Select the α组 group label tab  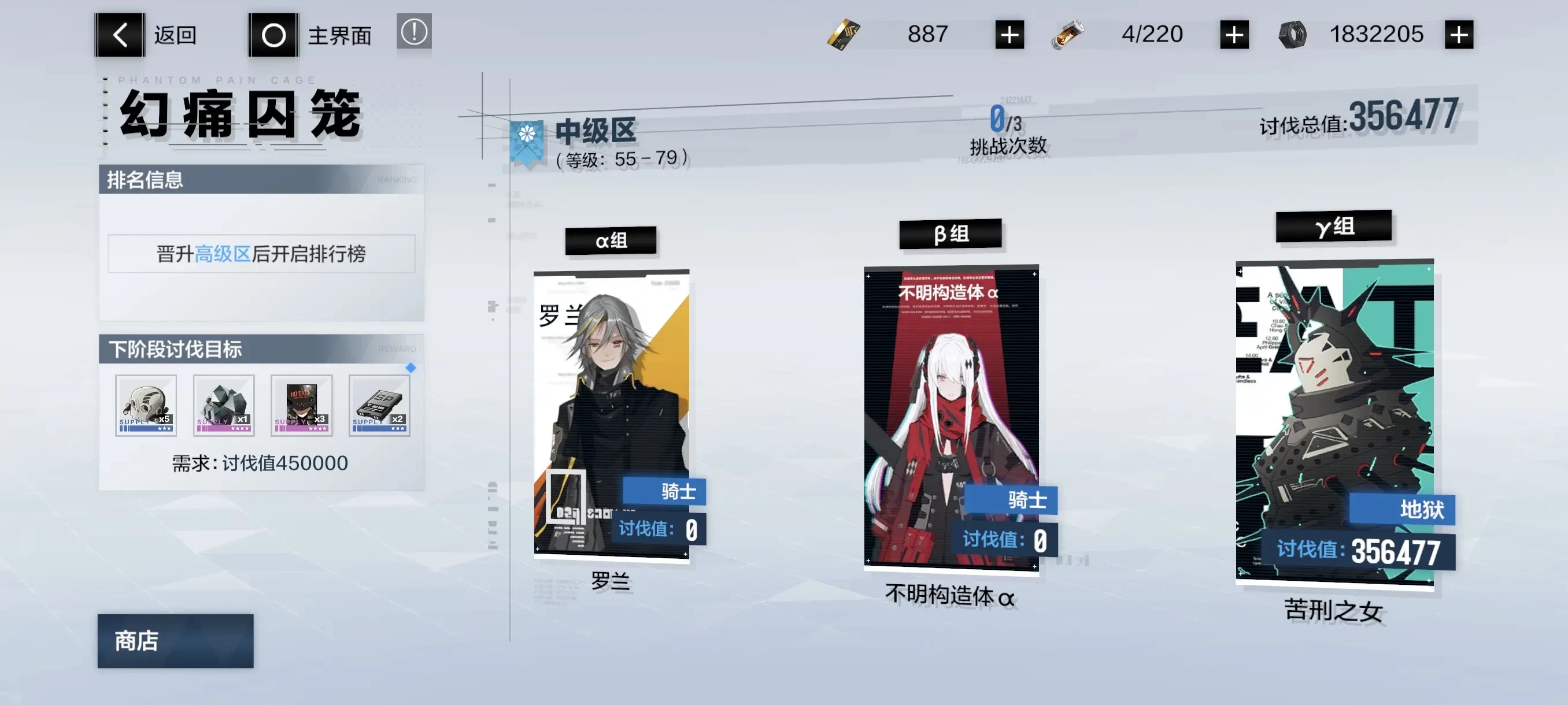(x=610, y=241)
